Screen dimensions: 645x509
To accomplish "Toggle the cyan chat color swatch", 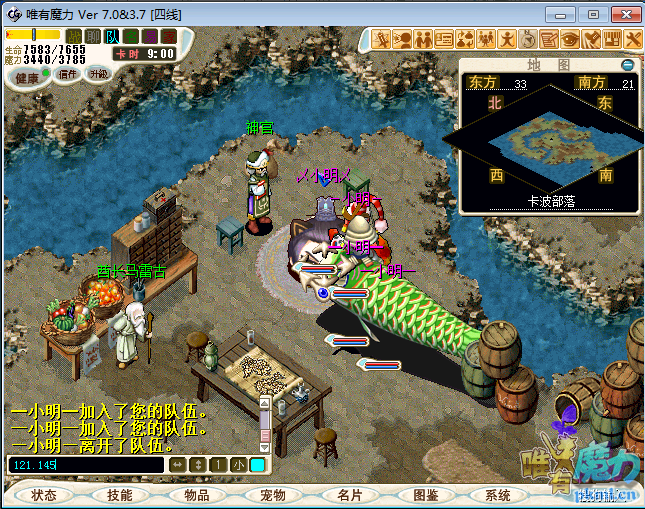I will [x=257, y=465].
